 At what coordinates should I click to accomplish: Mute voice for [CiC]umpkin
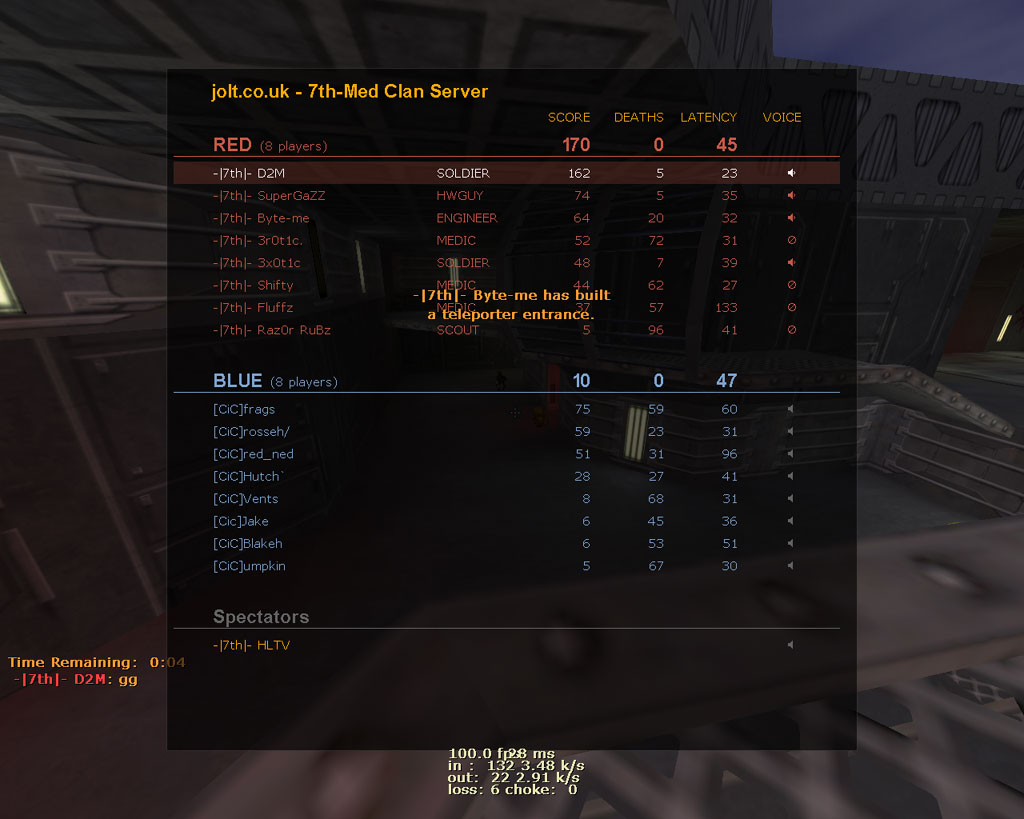coord(791,566)
